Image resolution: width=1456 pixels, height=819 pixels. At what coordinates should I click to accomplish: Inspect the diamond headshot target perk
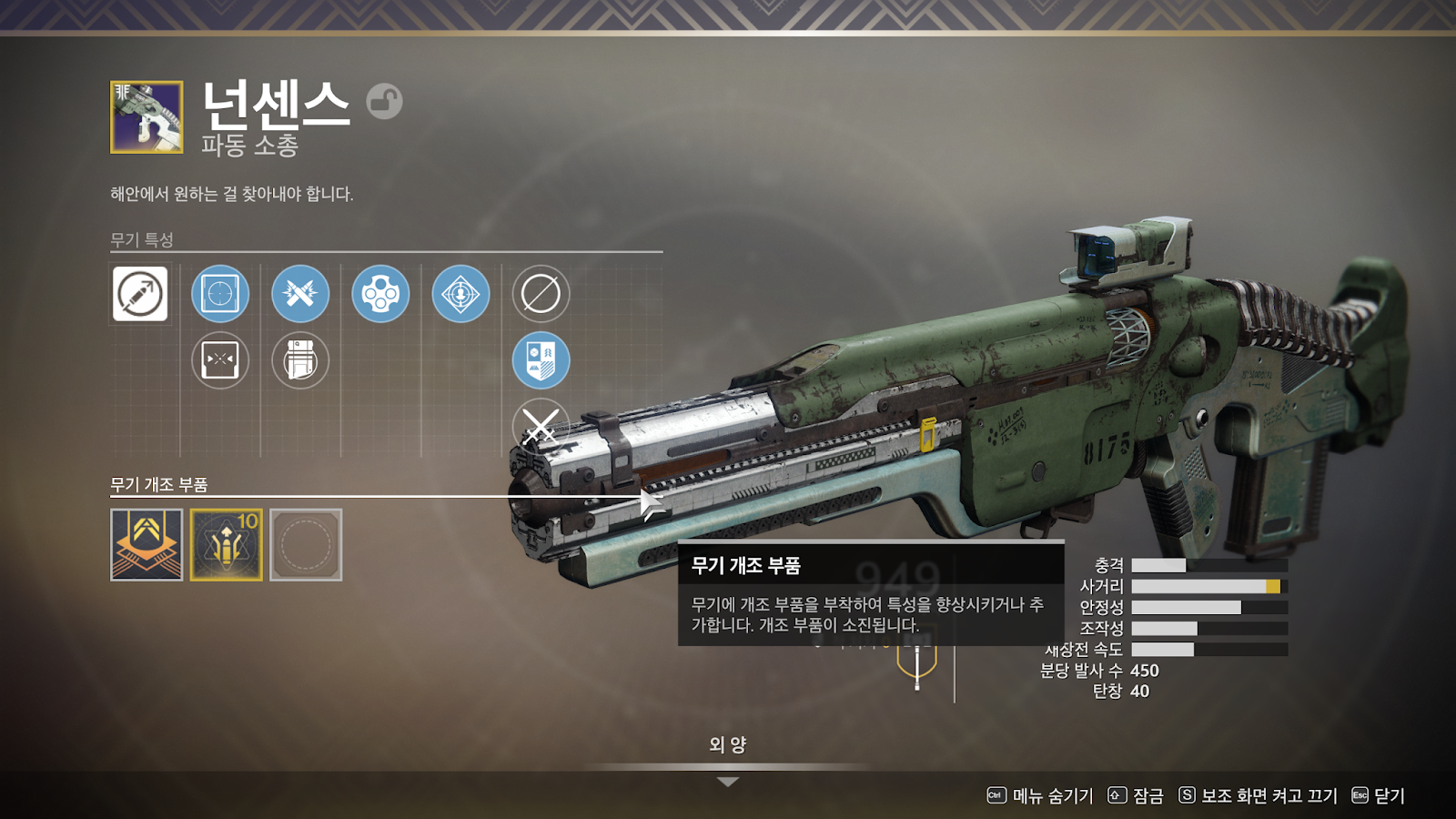coord(460,294)
